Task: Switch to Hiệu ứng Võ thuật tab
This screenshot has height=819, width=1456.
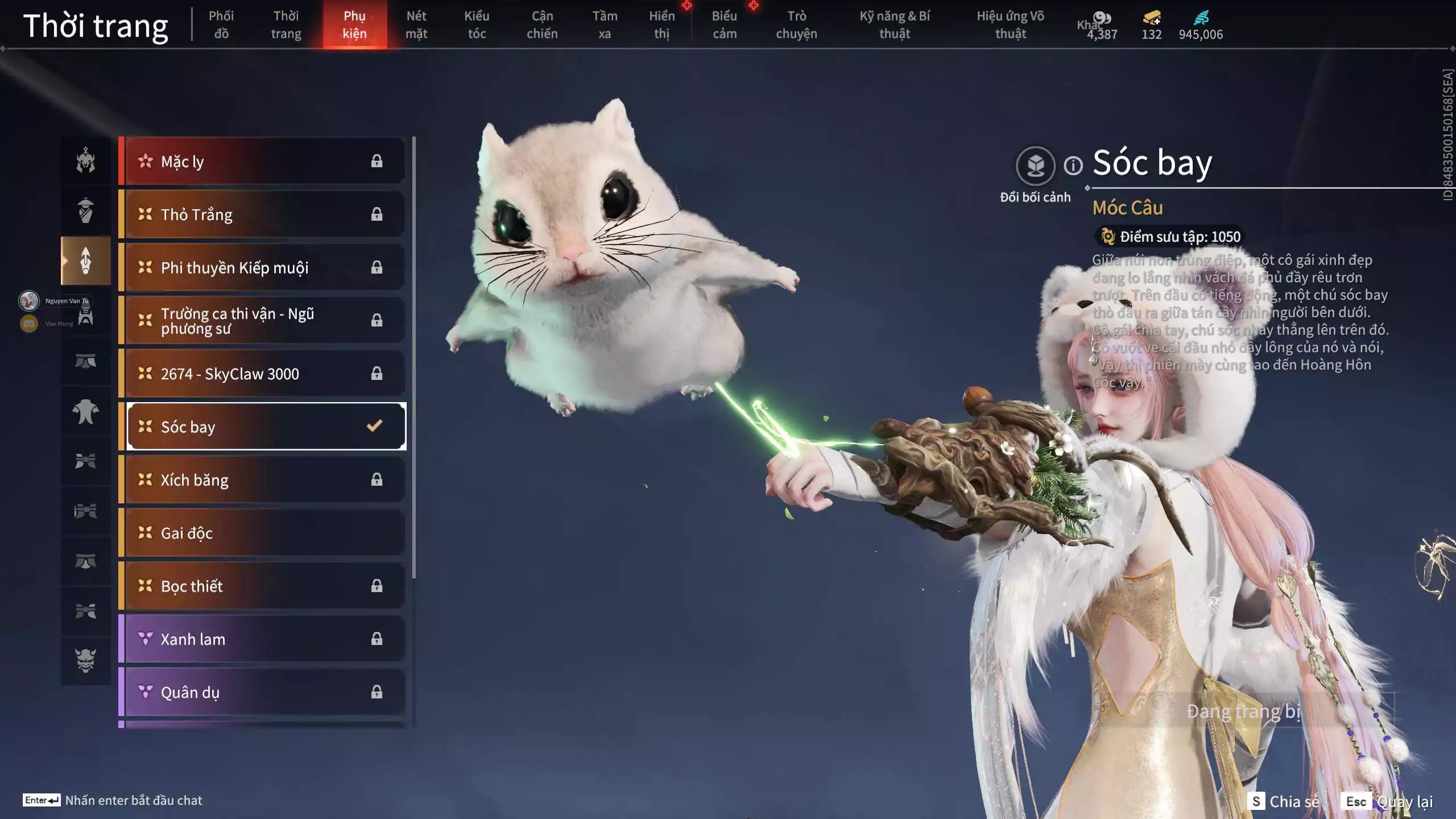Action: click(1010, 24)
